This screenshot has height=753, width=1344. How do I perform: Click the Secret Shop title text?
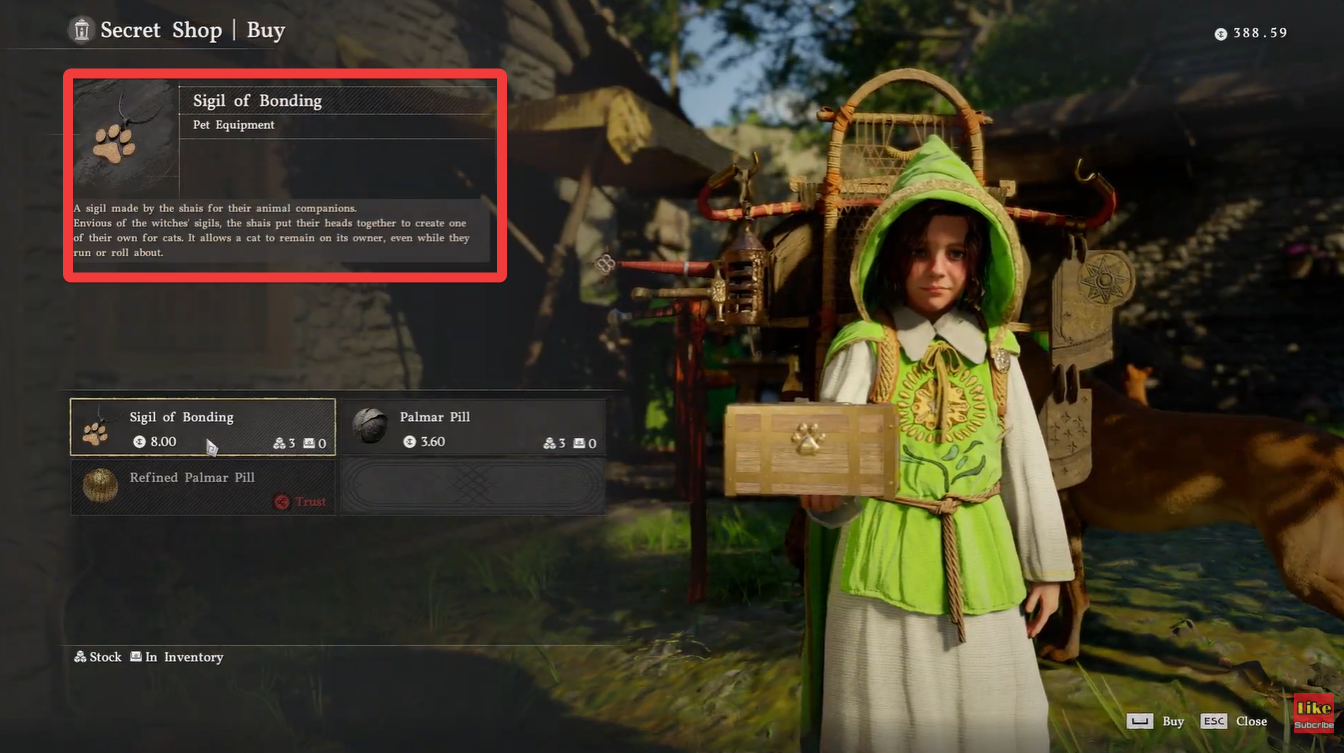click(160, 30)
